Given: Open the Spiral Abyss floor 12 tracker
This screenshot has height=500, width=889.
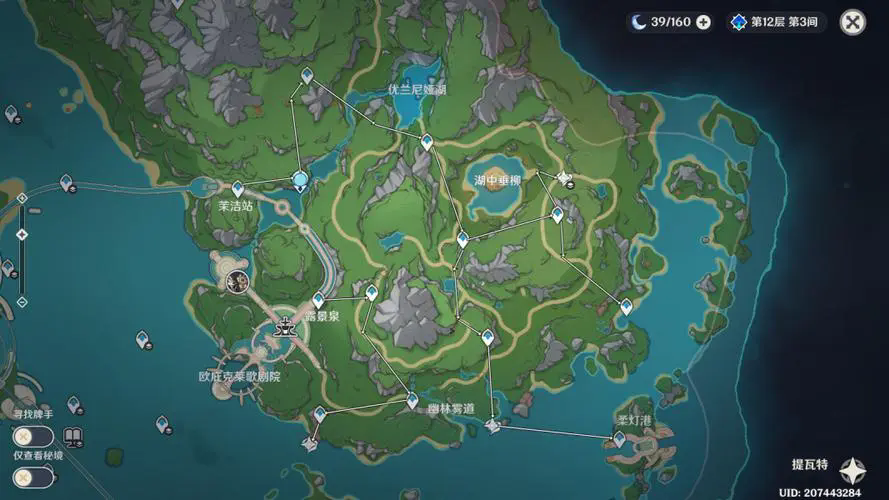Looking at the screenshot, I should (776, 22).
